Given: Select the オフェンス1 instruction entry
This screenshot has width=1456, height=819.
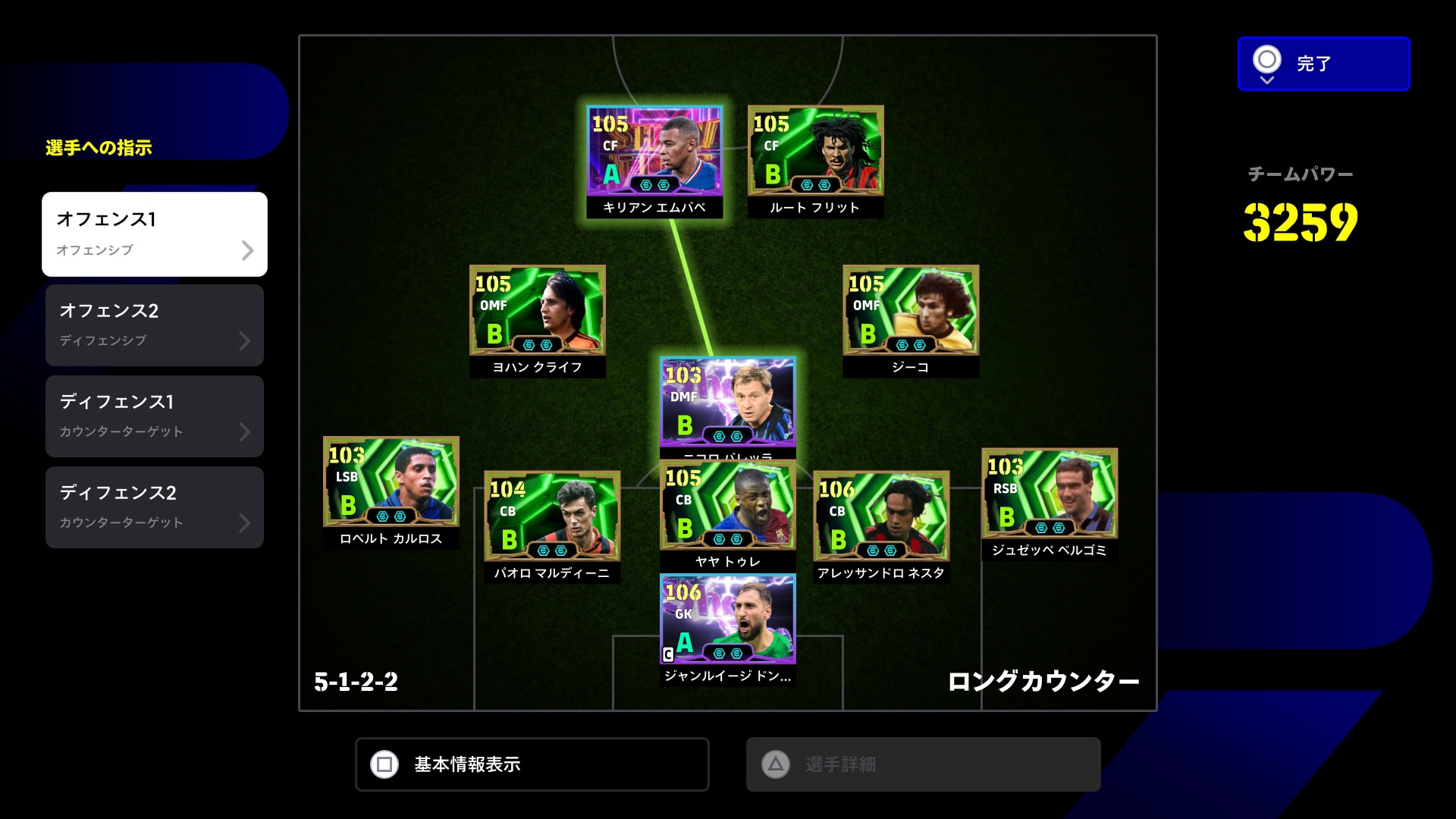Looking at the screenshot, I should [x=155, y=234].
